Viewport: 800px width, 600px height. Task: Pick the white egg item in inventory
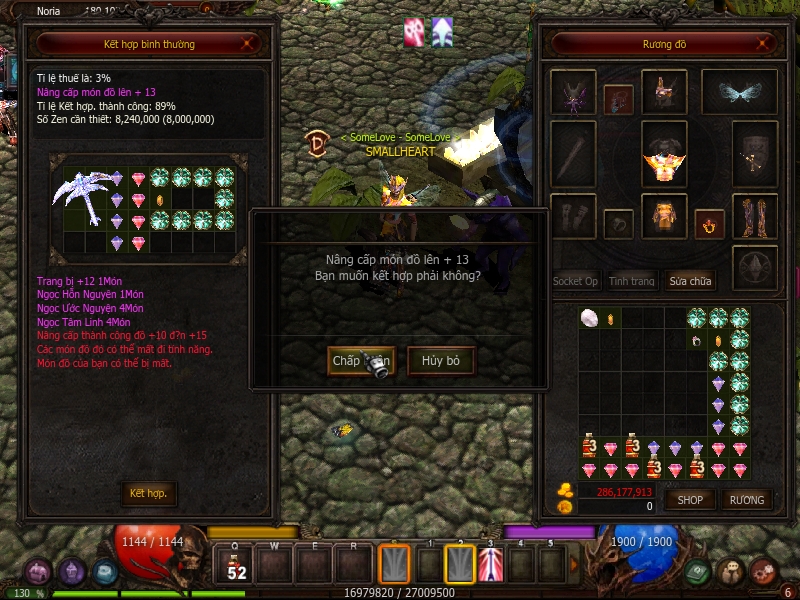click(x=589, y=318)
